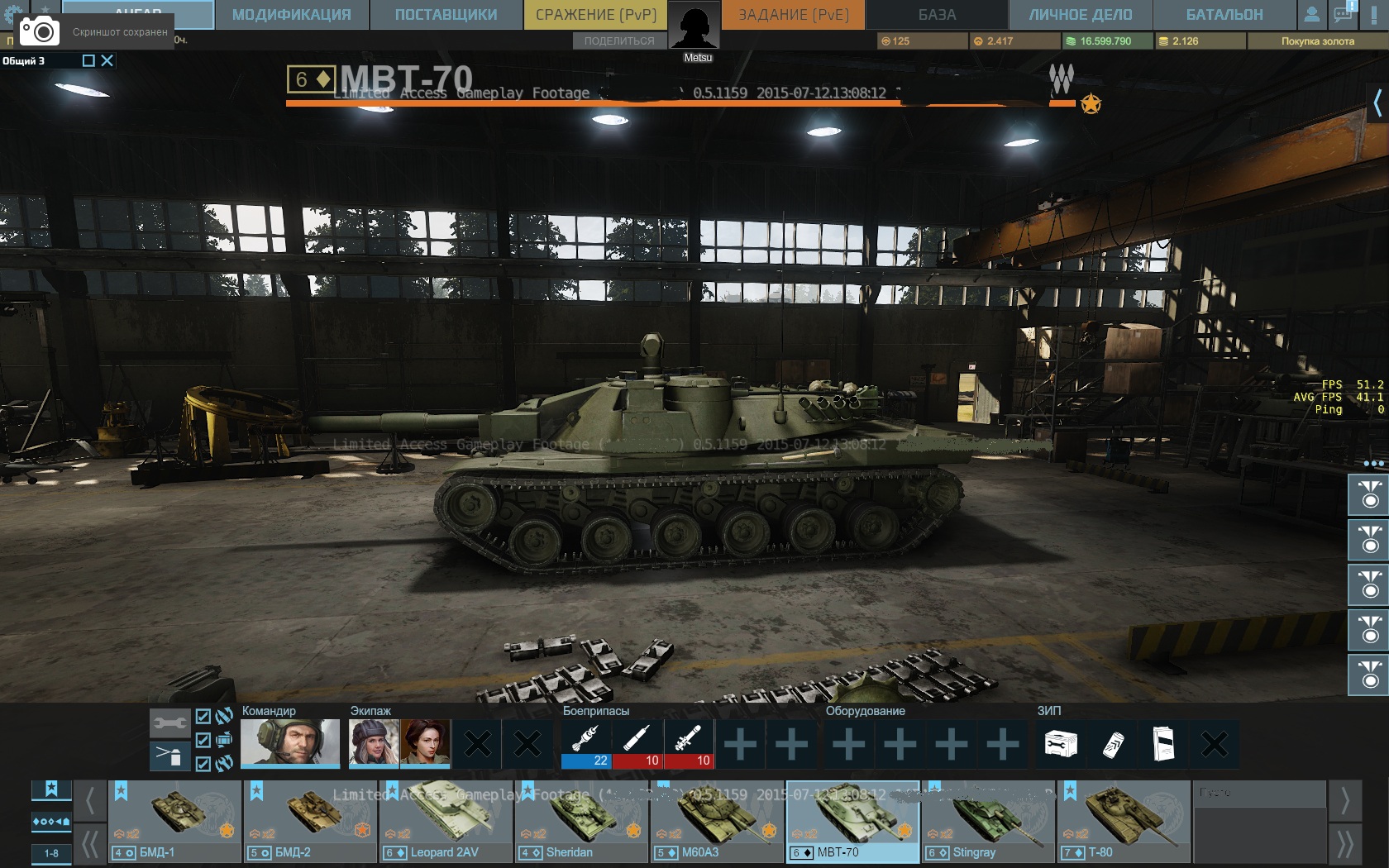
Task: Open the База tab
Action: tap(937, 15)
